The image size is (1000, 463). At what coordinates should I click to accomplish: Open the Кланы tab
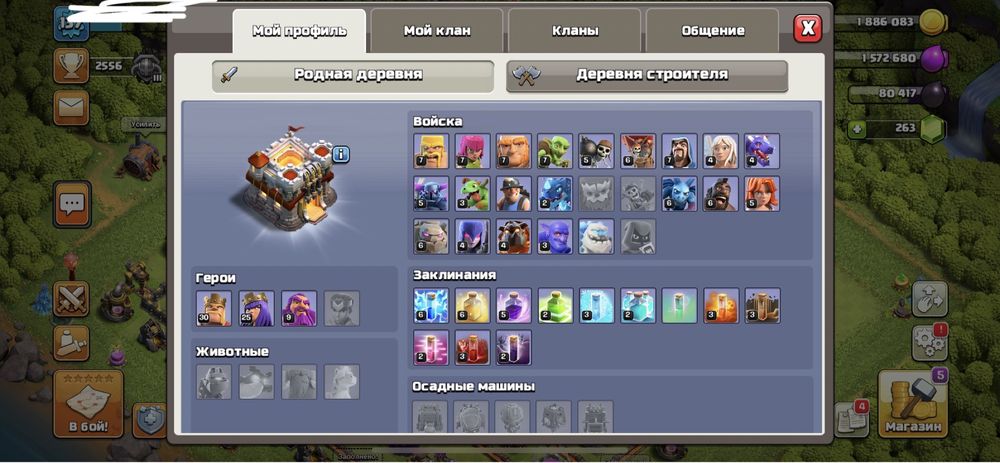(575, 31)
